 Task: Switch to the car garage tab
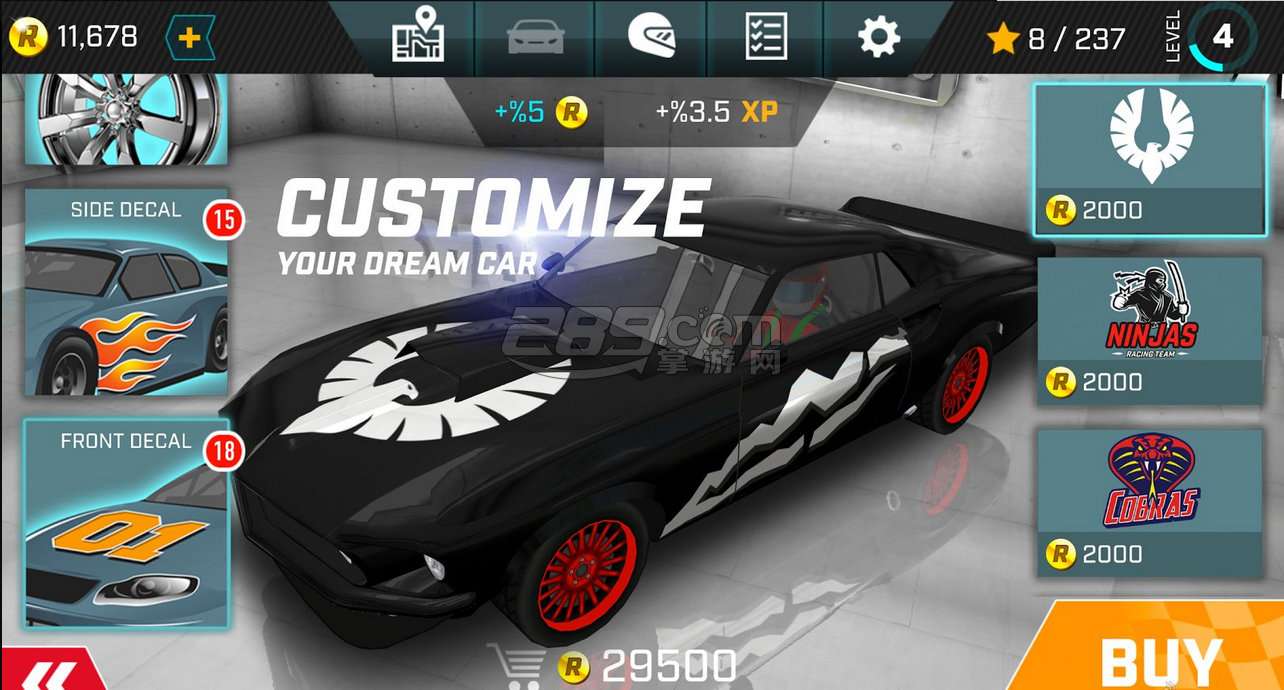click(x=535, y=38)
